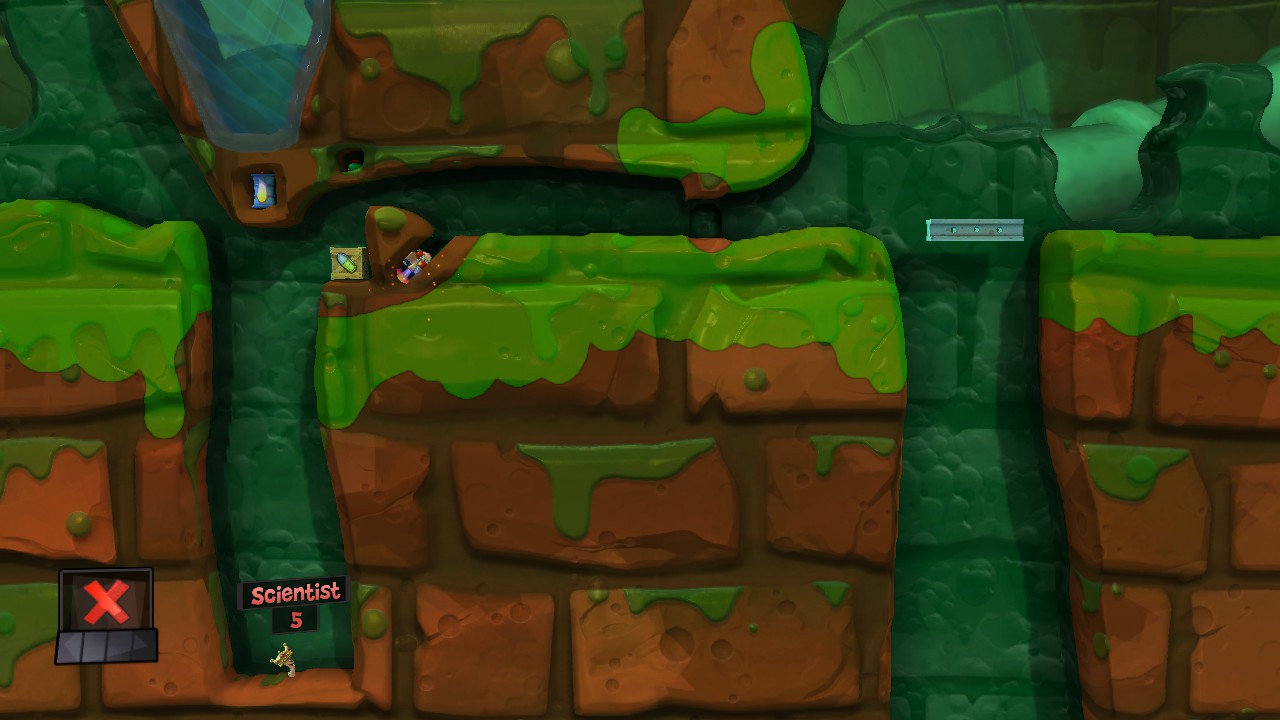
Task: Click the green mine hidden in the cavity
Action: pos(353,166)
